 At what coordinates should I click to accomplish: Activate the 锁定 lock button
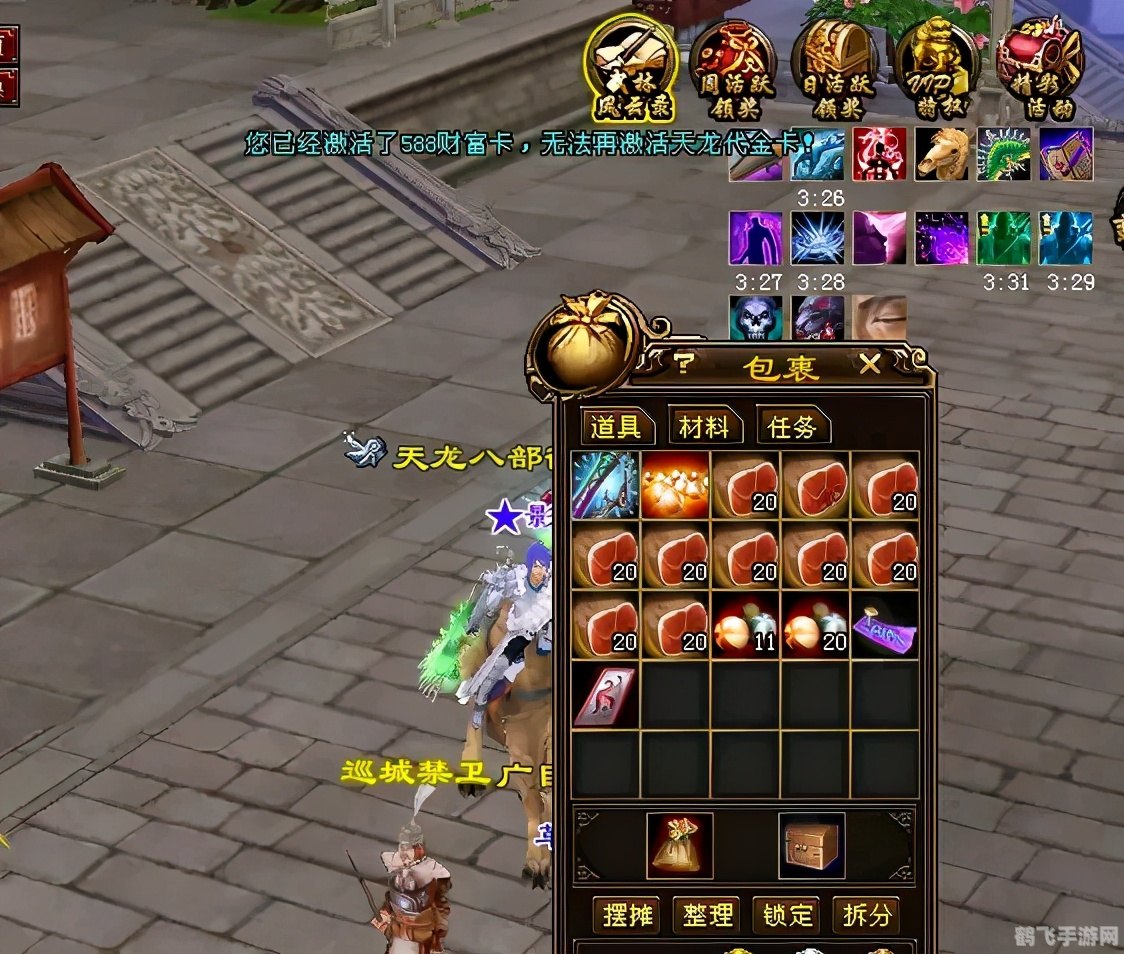788,914
